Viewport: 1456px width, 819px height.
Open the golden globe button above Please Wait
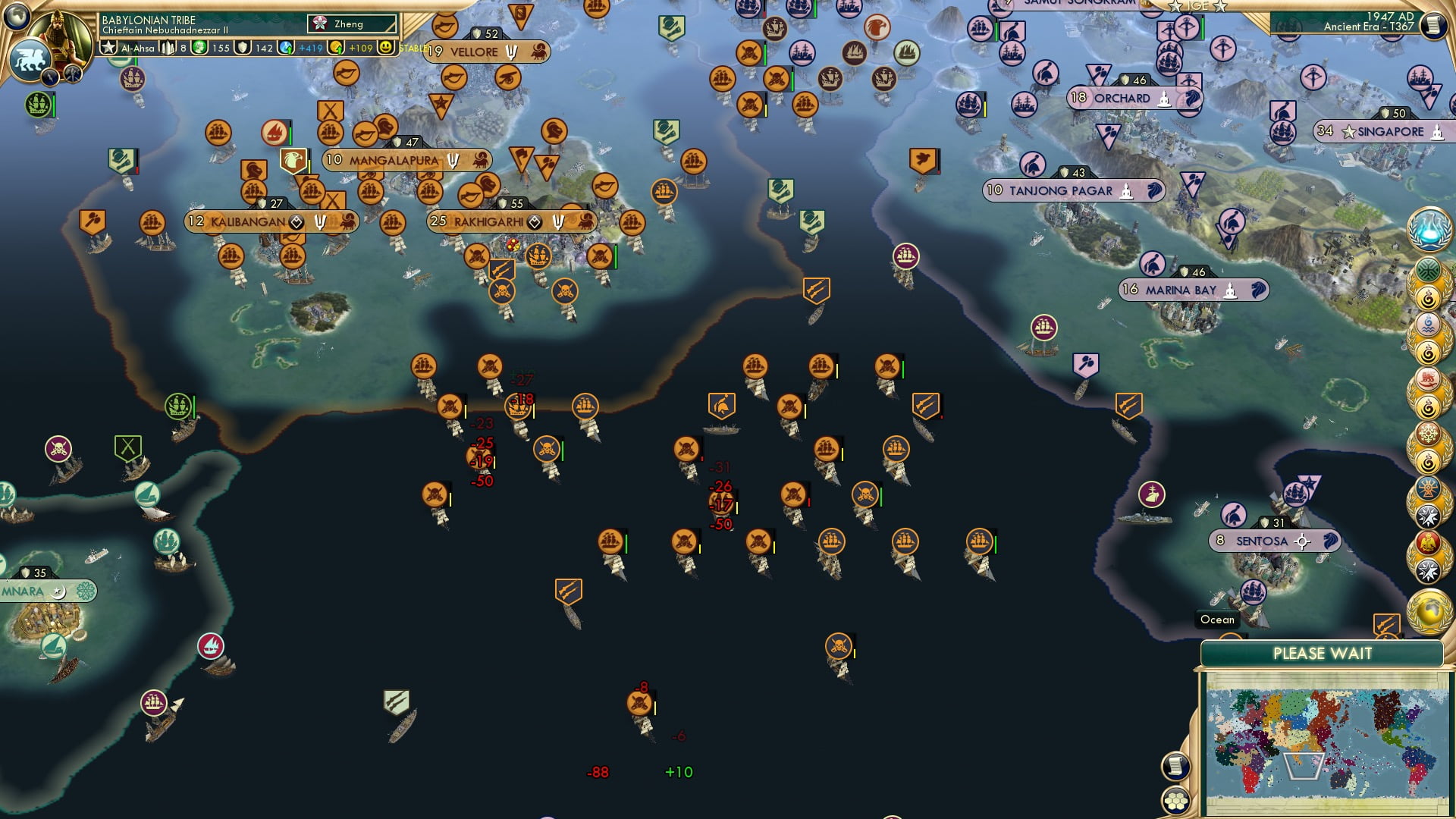1429,611
